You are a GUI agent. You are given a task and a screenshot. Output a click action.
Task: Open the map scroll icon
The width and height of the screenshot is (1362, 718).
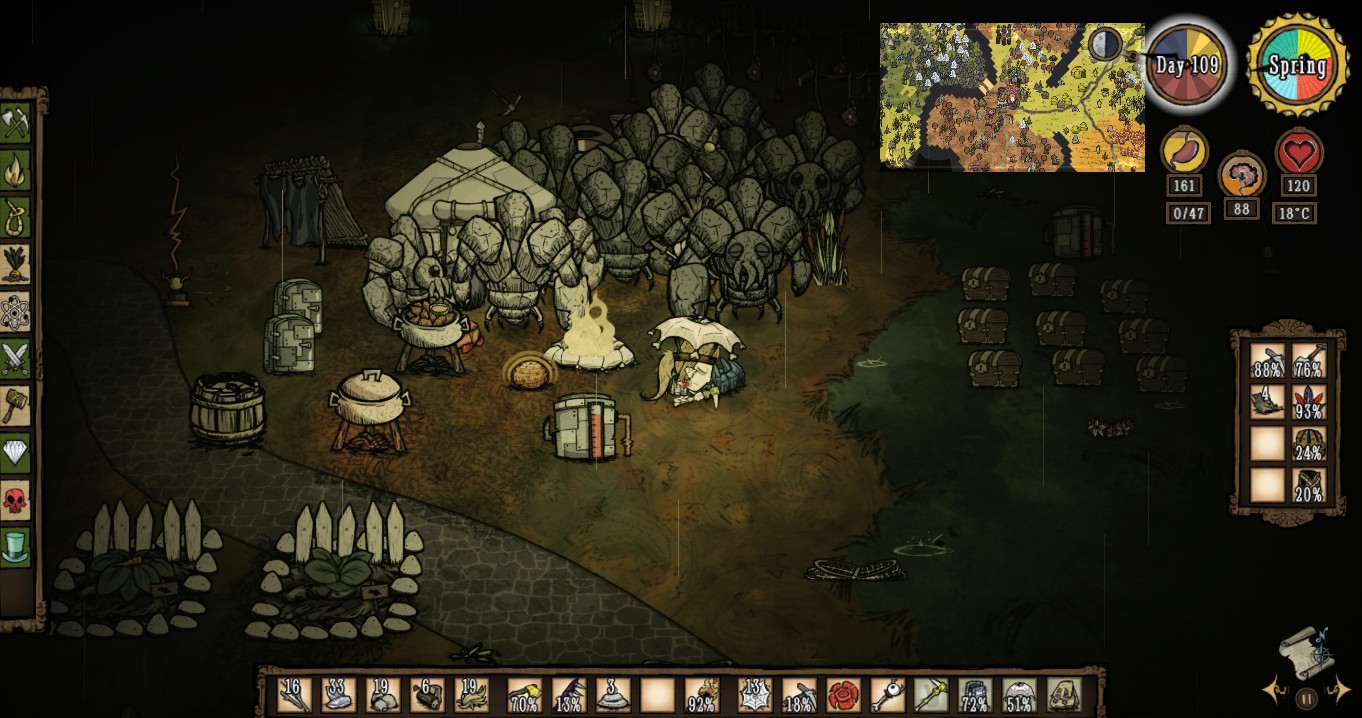tap(1305, 653)
